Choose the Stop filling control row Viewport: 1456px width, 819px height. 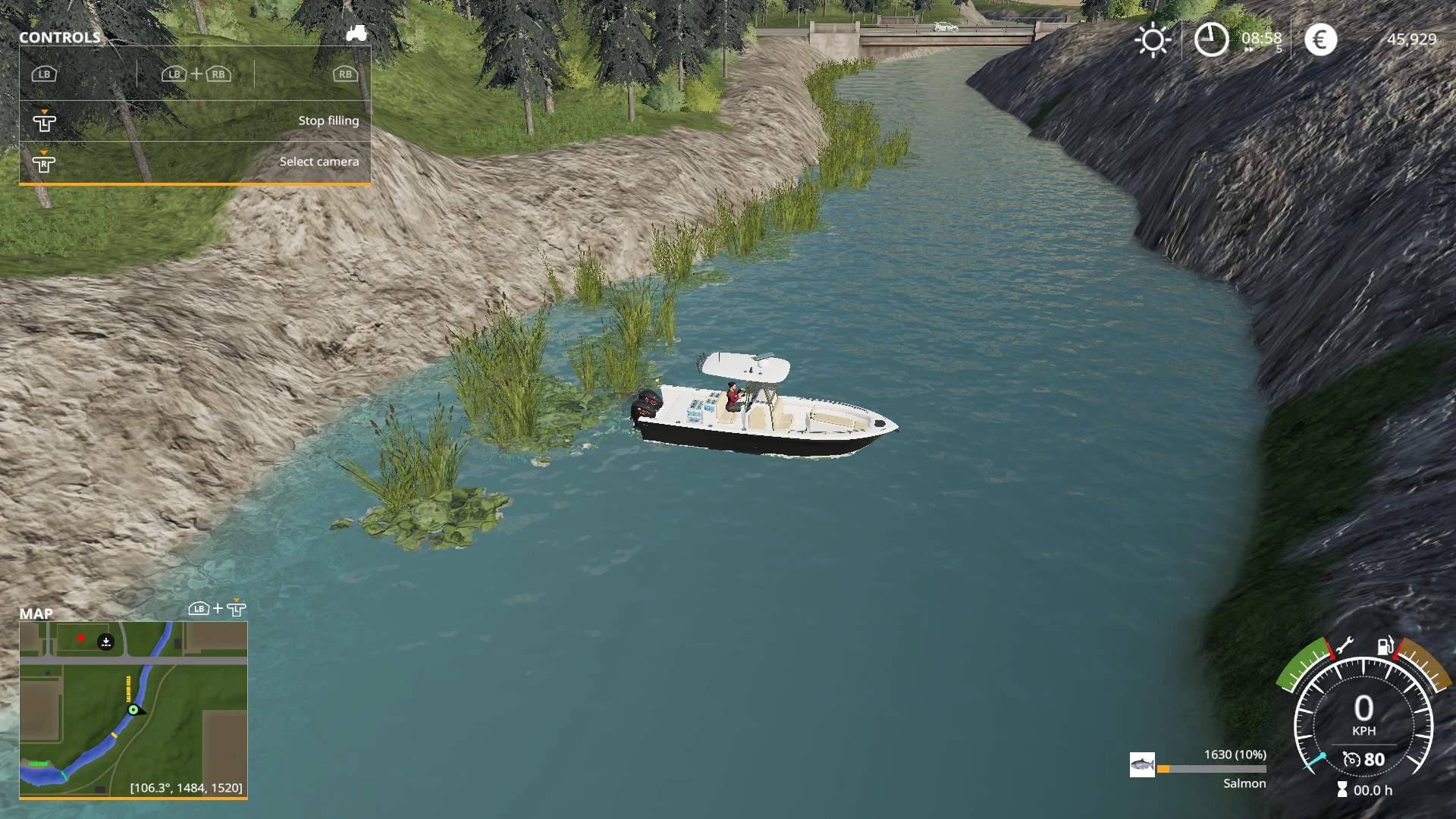195,121
